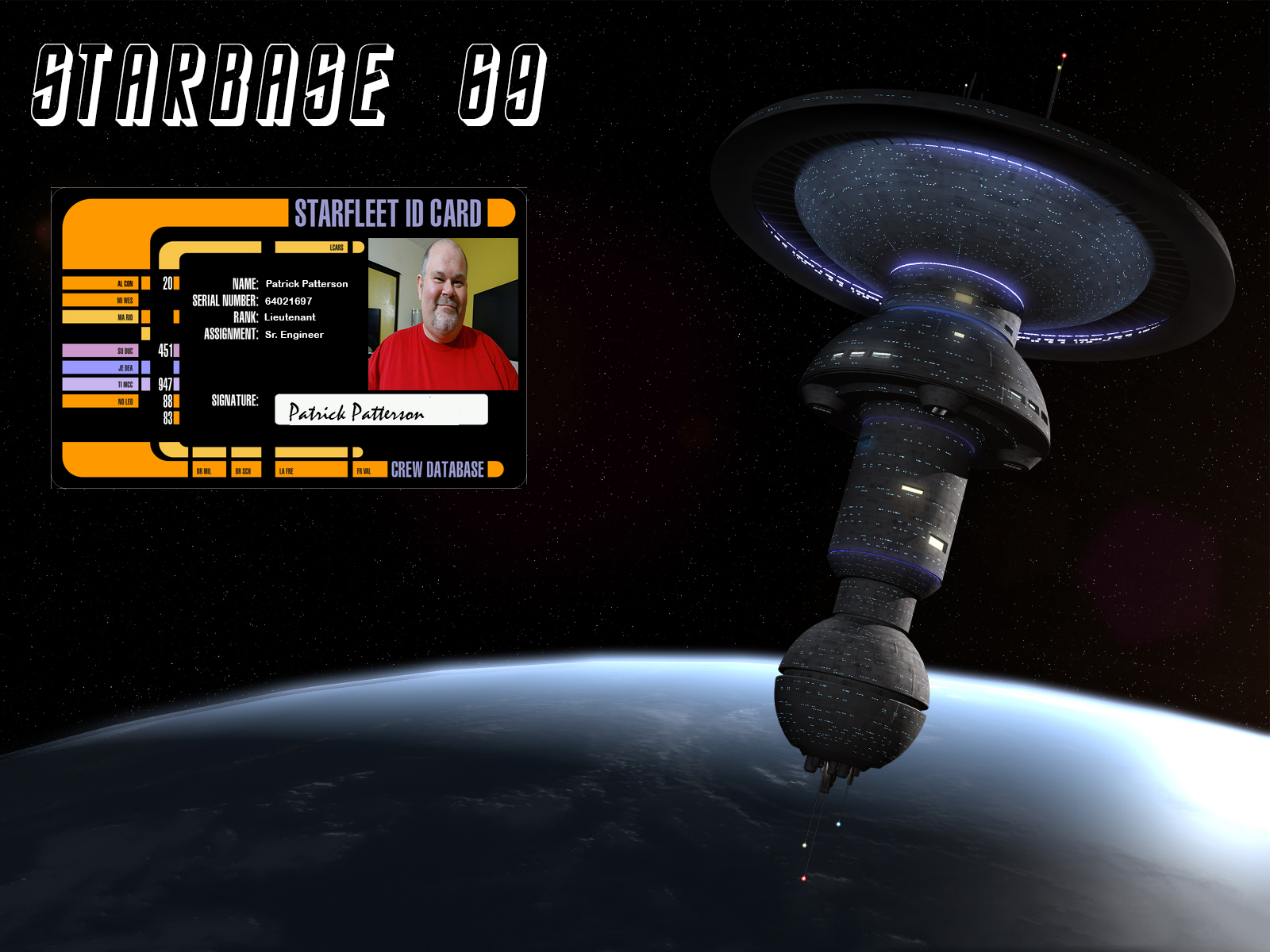Click the lavender TI MCC button
The width and height of the screenshot is (1270, 952).
coord(101,384)
